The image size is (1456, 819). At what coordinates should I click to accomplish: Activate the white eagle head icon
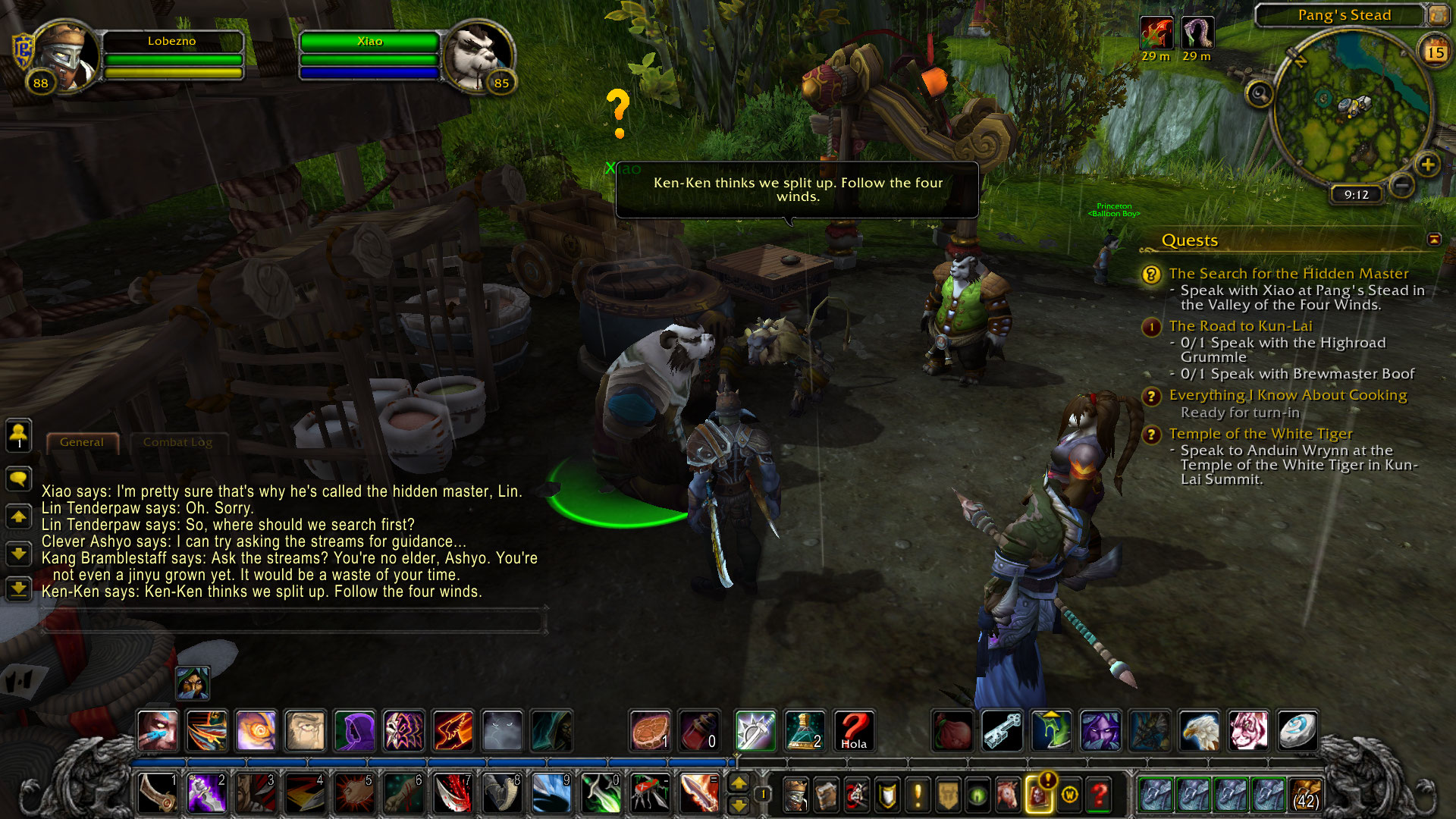(1199, 731)
